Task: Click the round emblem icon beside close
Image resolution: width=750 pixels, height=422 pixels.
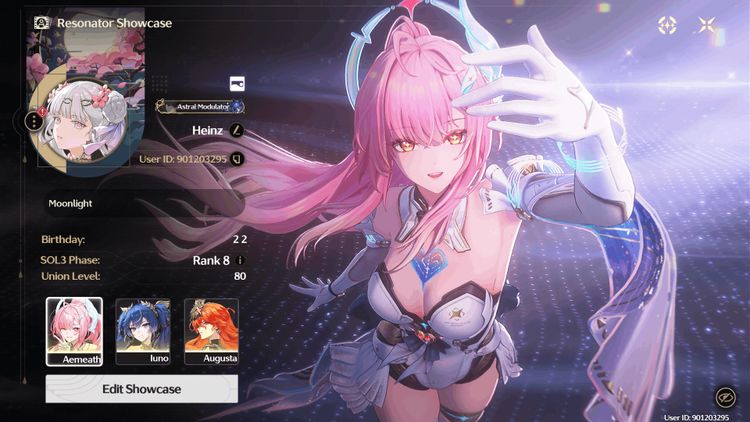Action: [x=667, y=26]
